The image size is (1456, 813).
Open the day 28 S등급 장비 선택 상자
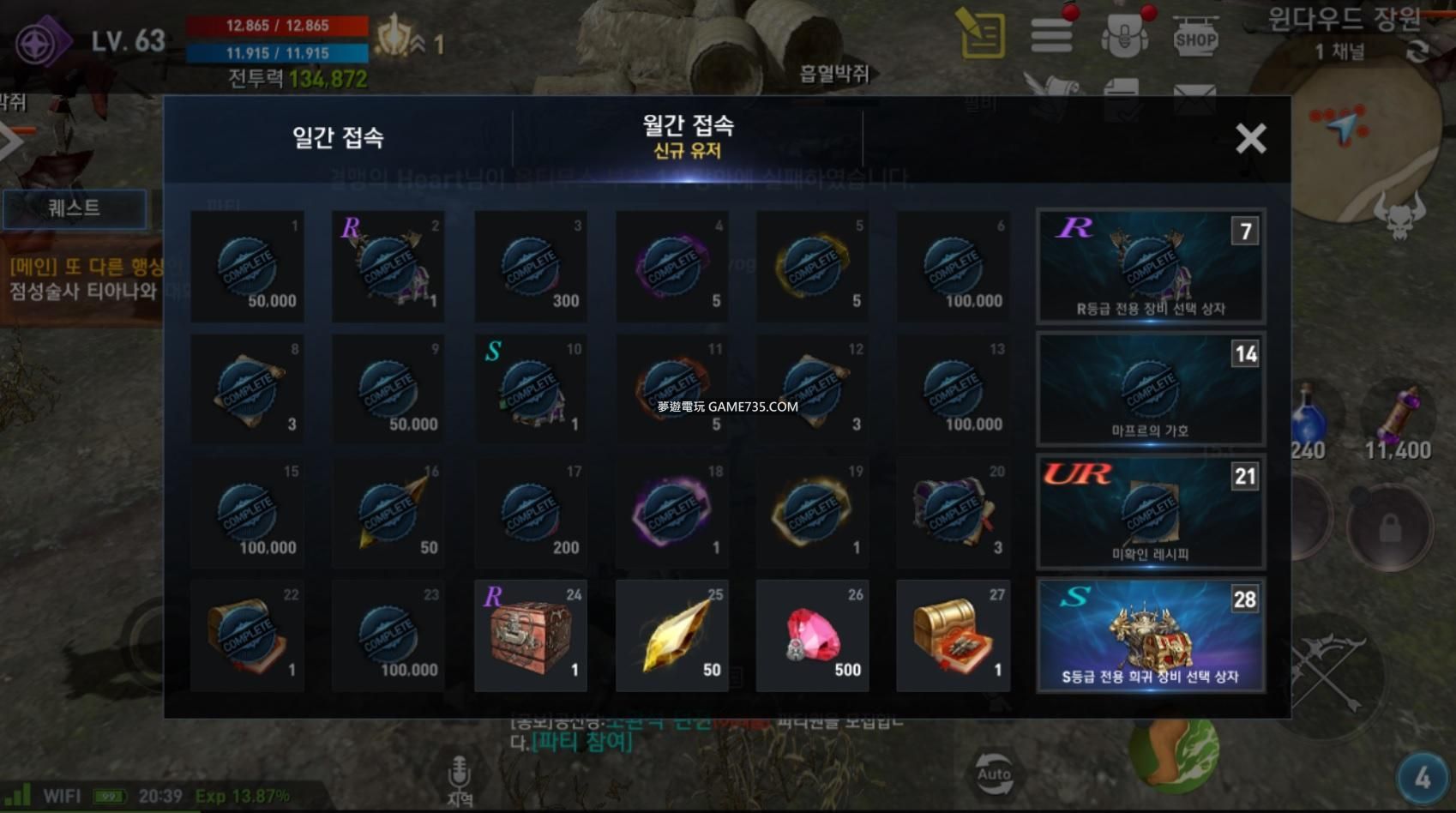click(x=1150, y=635)
